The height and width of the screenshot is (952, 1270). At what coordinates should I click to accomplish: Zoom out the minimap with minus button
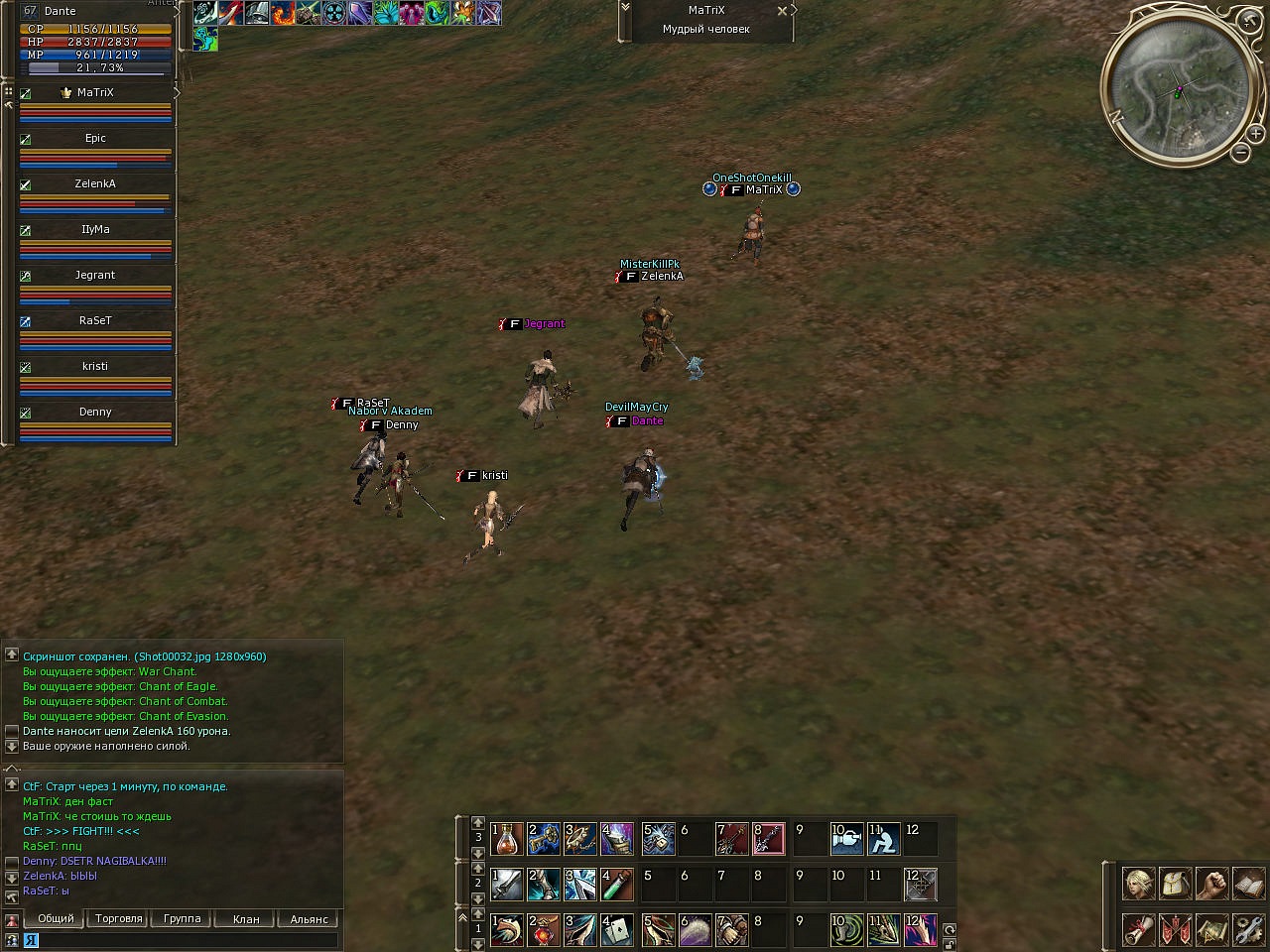click(x=1241, y=153)
